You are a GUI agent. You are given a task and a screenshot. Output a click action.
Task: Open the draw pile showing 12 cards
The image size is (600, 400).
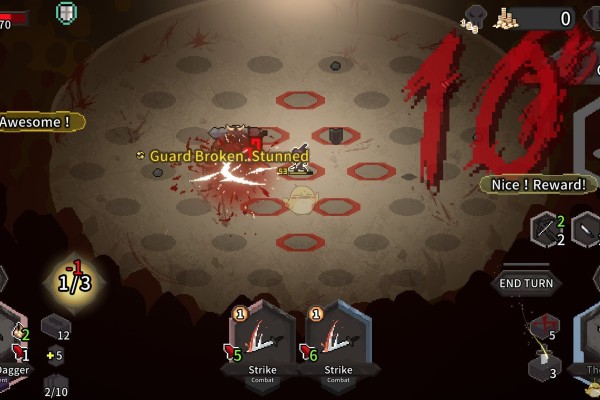pos(56,328)
